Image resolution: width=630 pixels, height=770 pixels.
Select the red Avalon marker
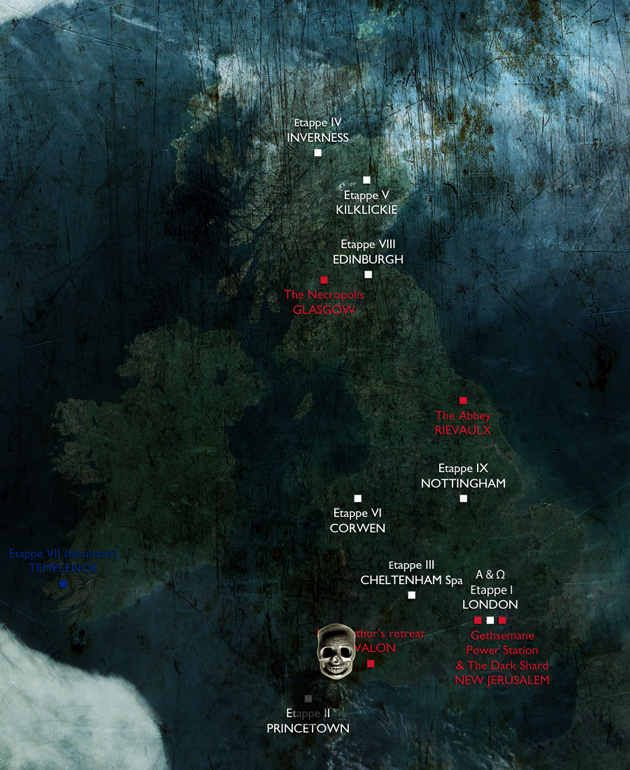[370, 664]
